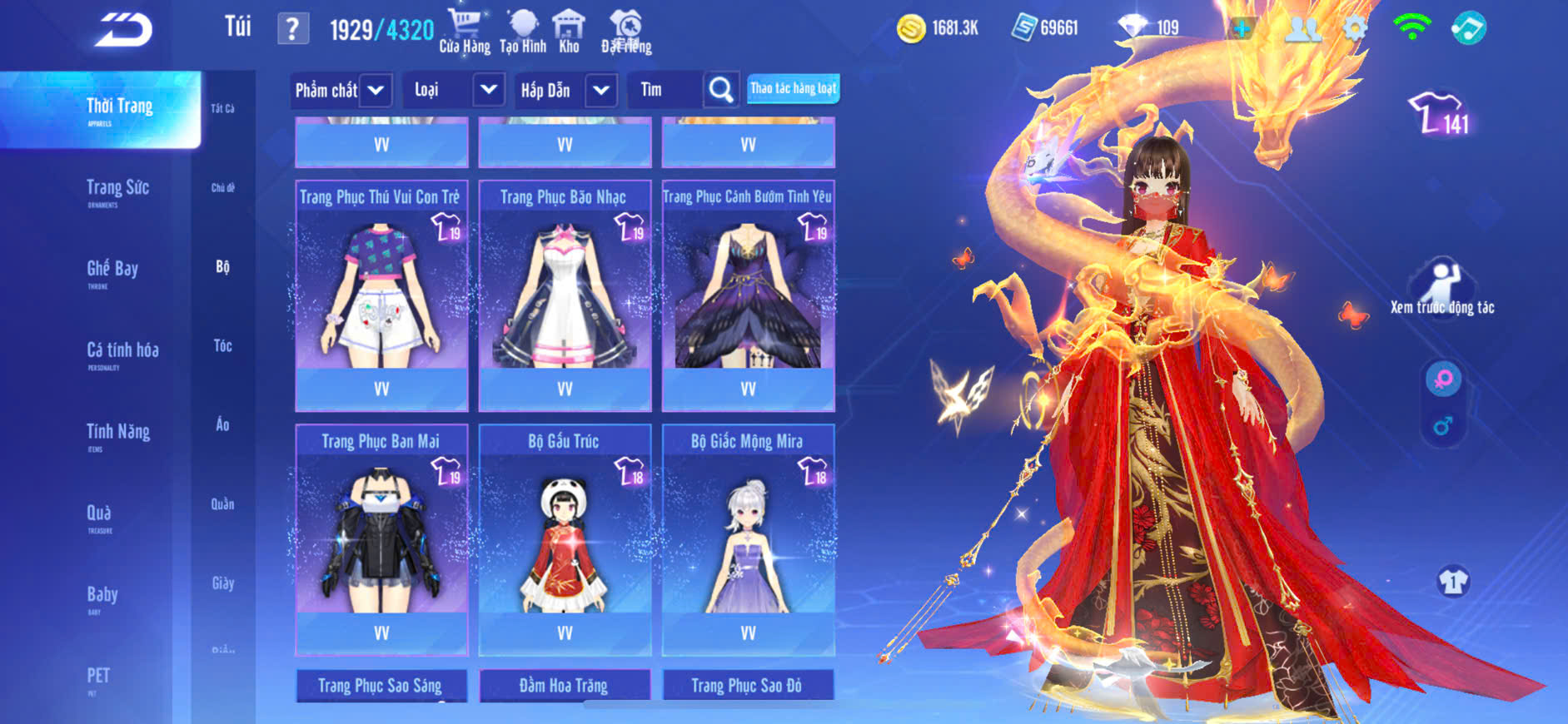Select the Trang Phục Bão Nhạc outfit
Image resolution: width=1568 pixels, height=724 pixels.
(x=565, y=291)
